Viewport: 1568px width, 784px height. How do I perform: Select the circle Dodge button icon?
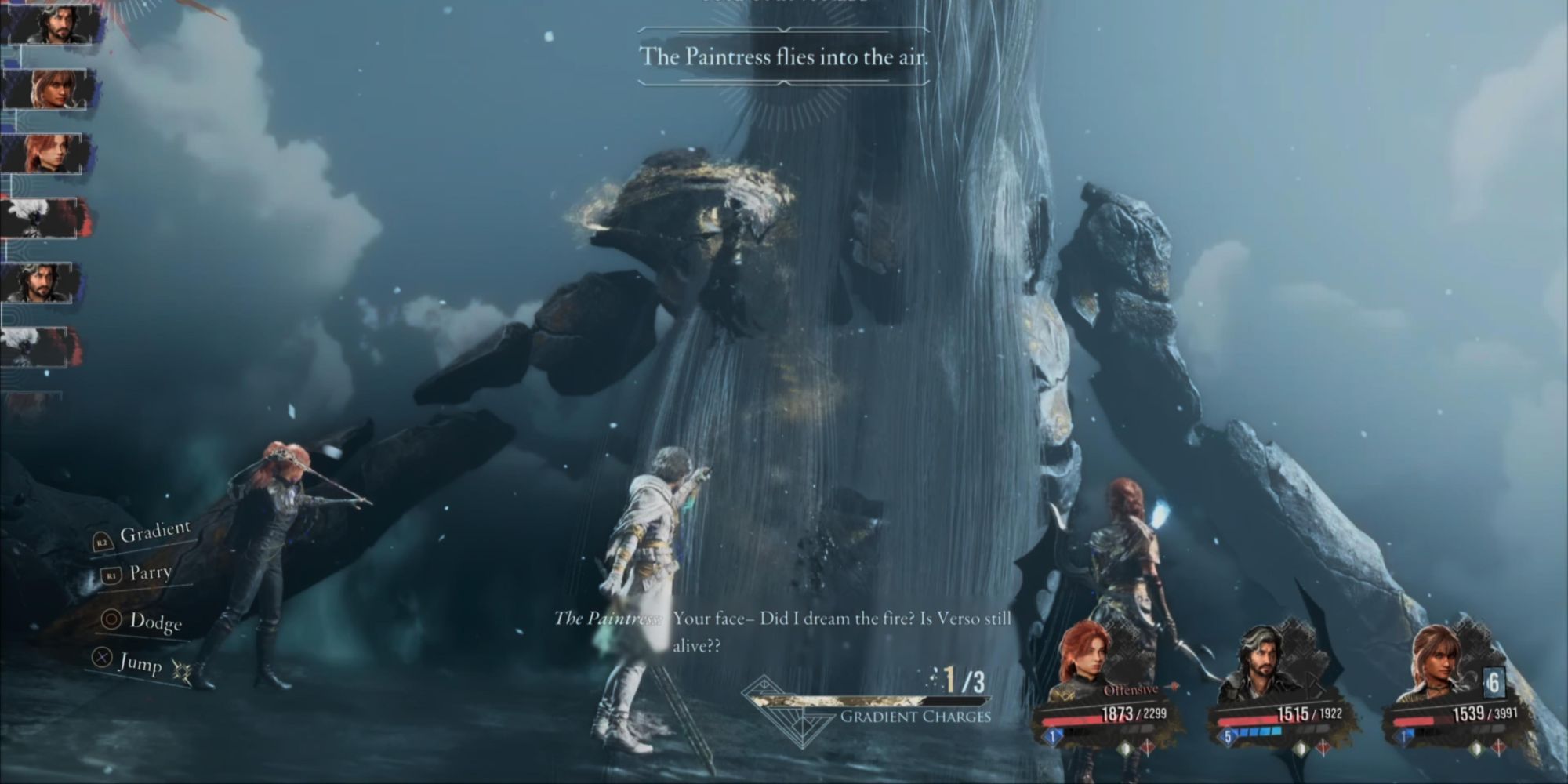[x=112, y=620]
